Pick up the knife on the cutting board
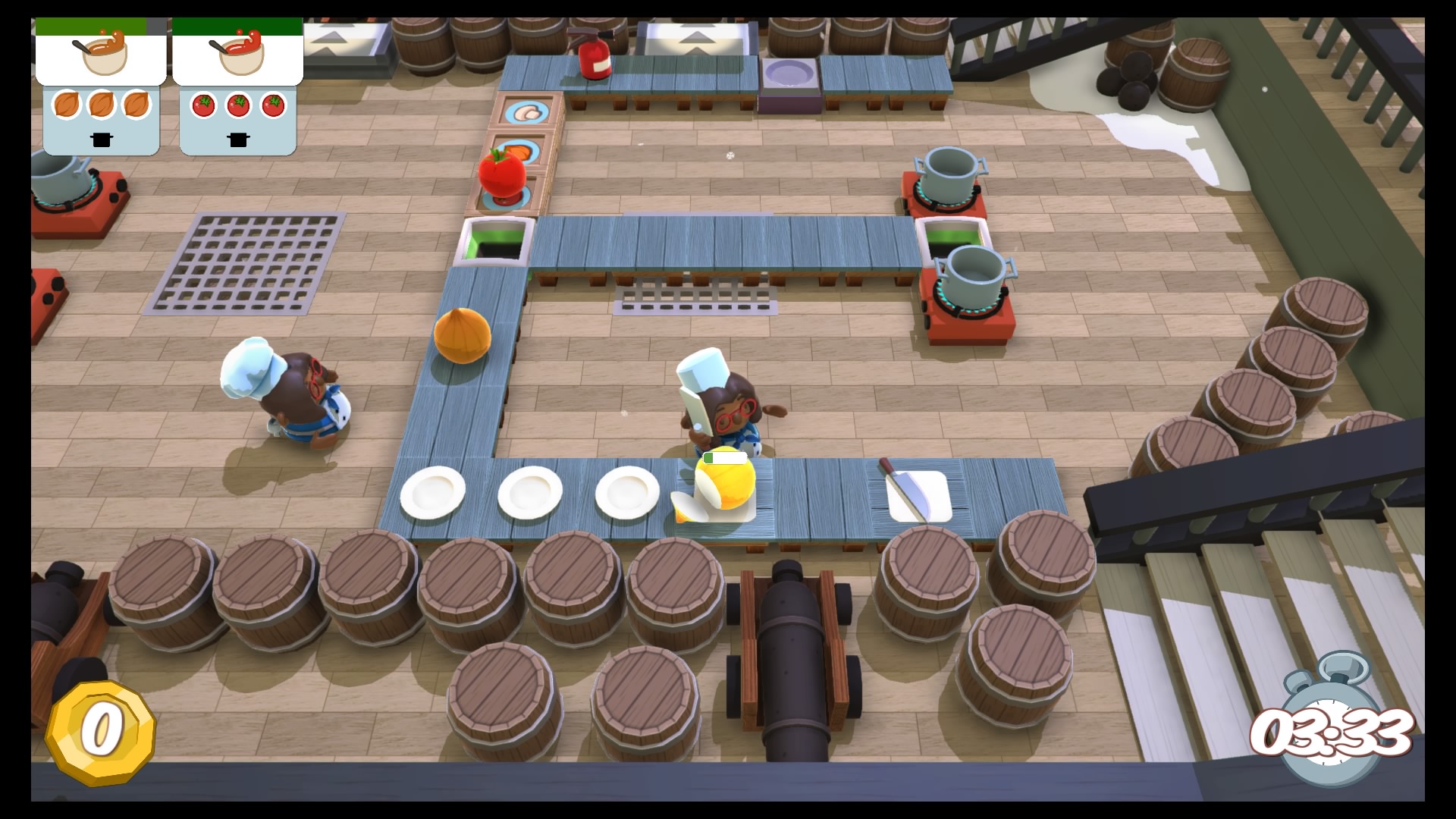 click(905, 486)
